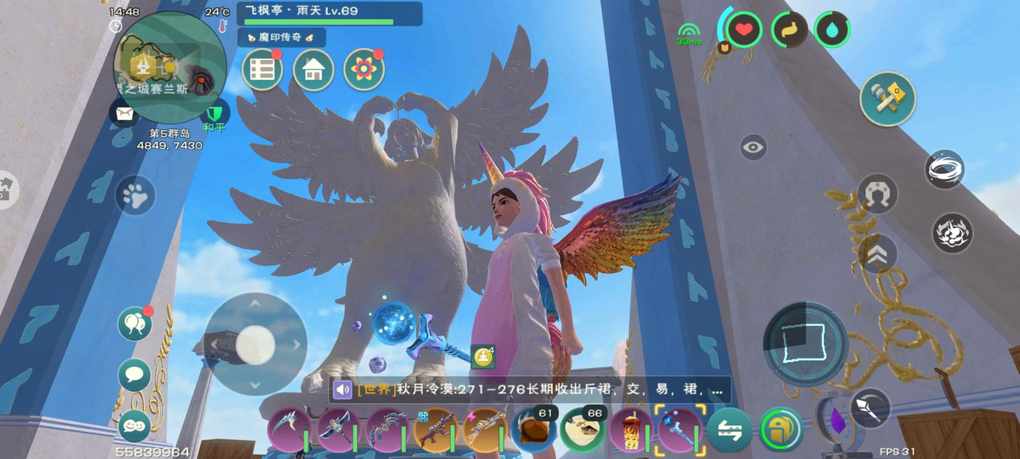Open the mail envelope icon
1020x459 pixels.
coord(123,113)
